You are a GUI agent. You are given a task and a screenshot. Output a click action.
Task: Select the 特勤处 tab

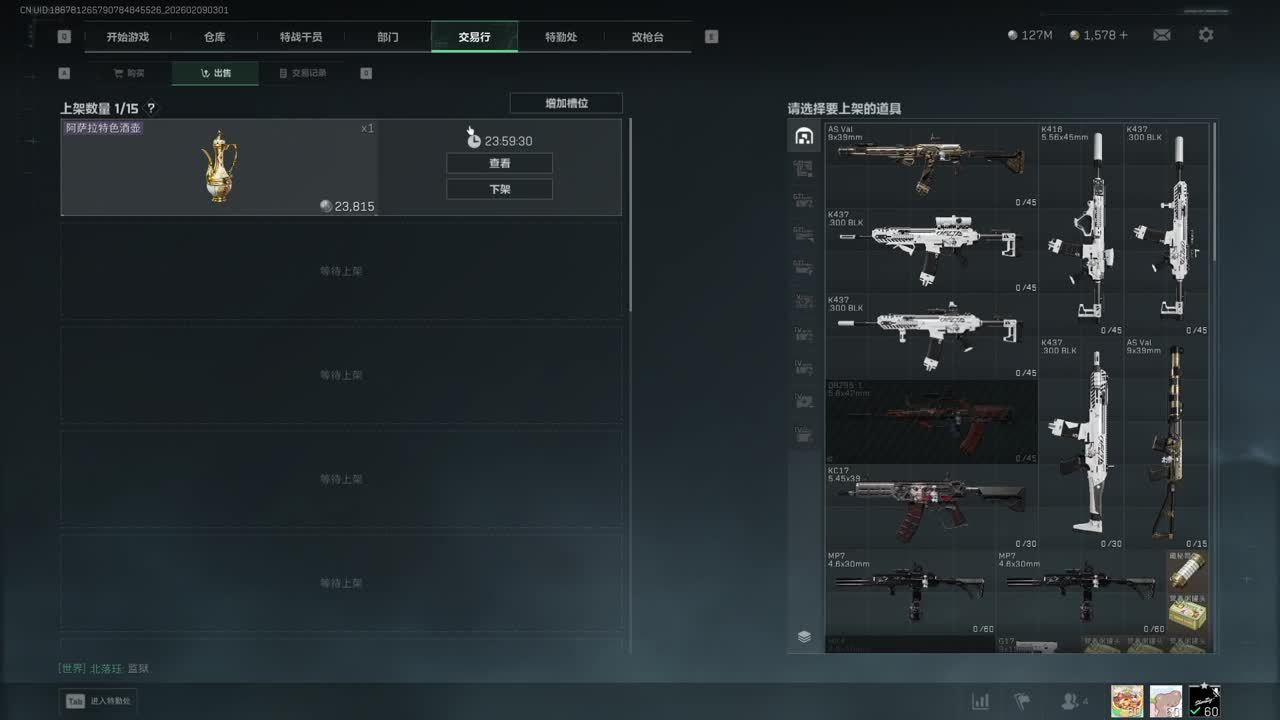[x=561, y=37]
